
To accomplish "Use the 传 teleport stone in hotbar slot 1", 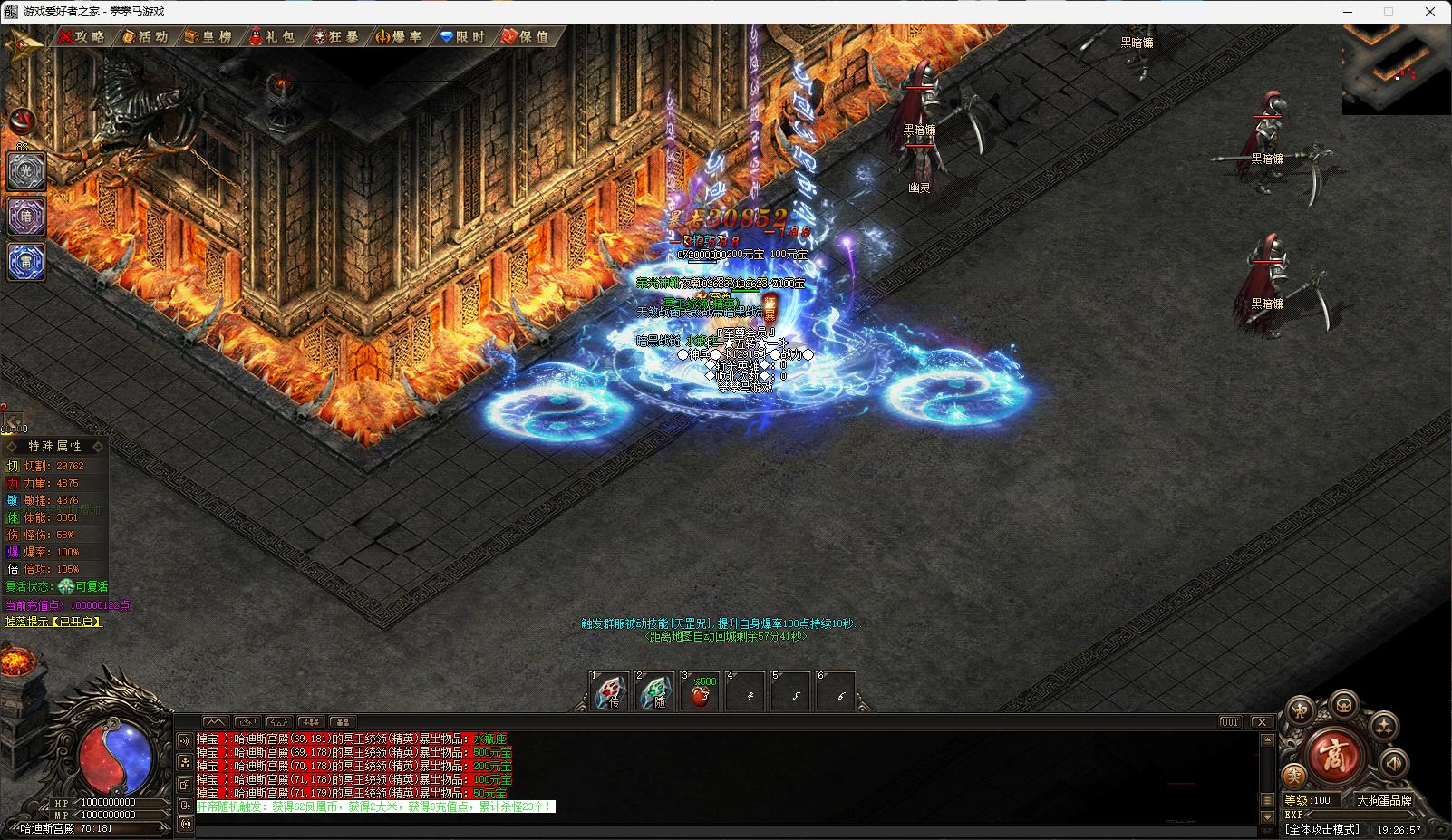I will point(609,693).
